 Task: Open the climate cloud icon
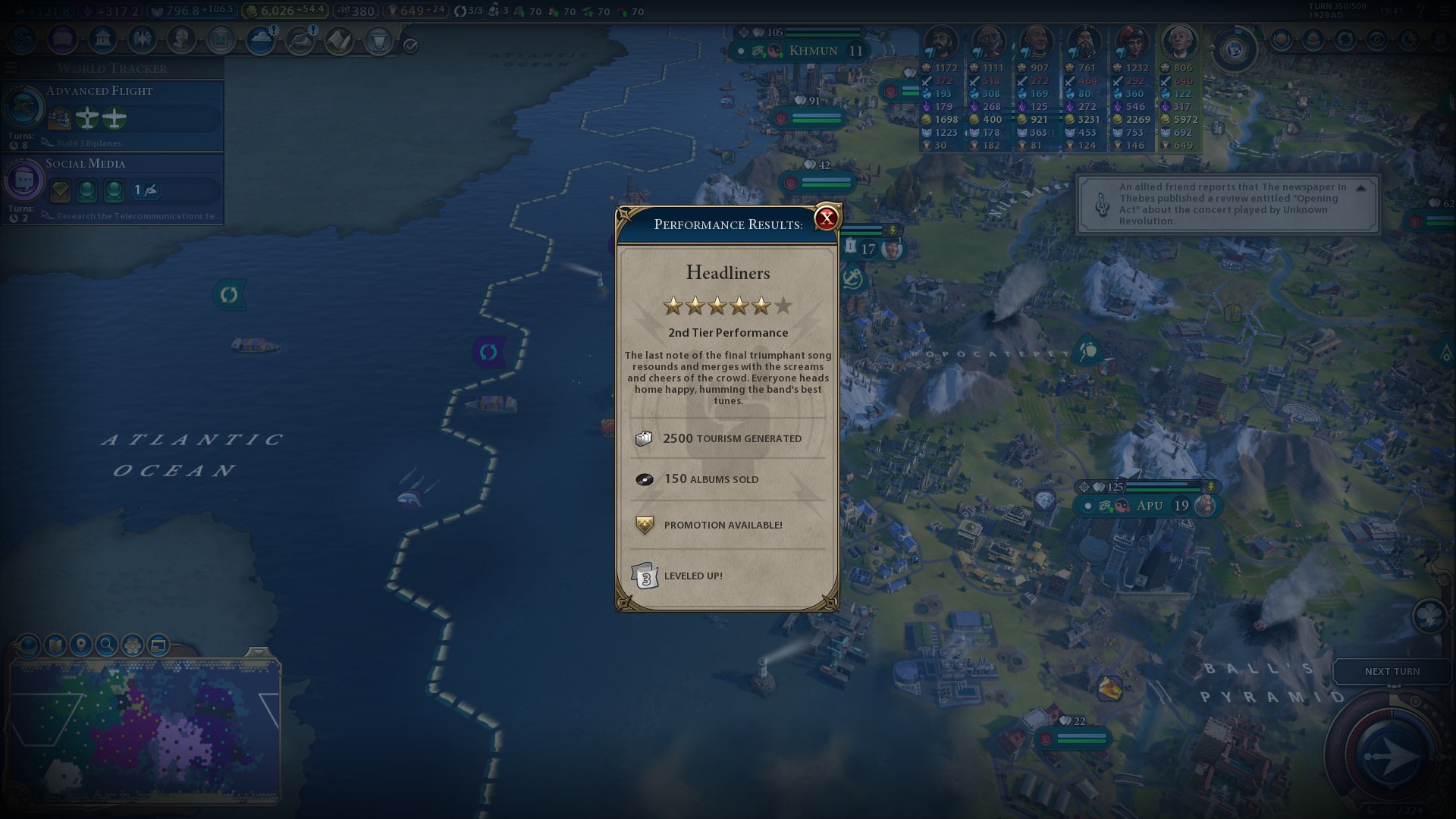[260, 39]
